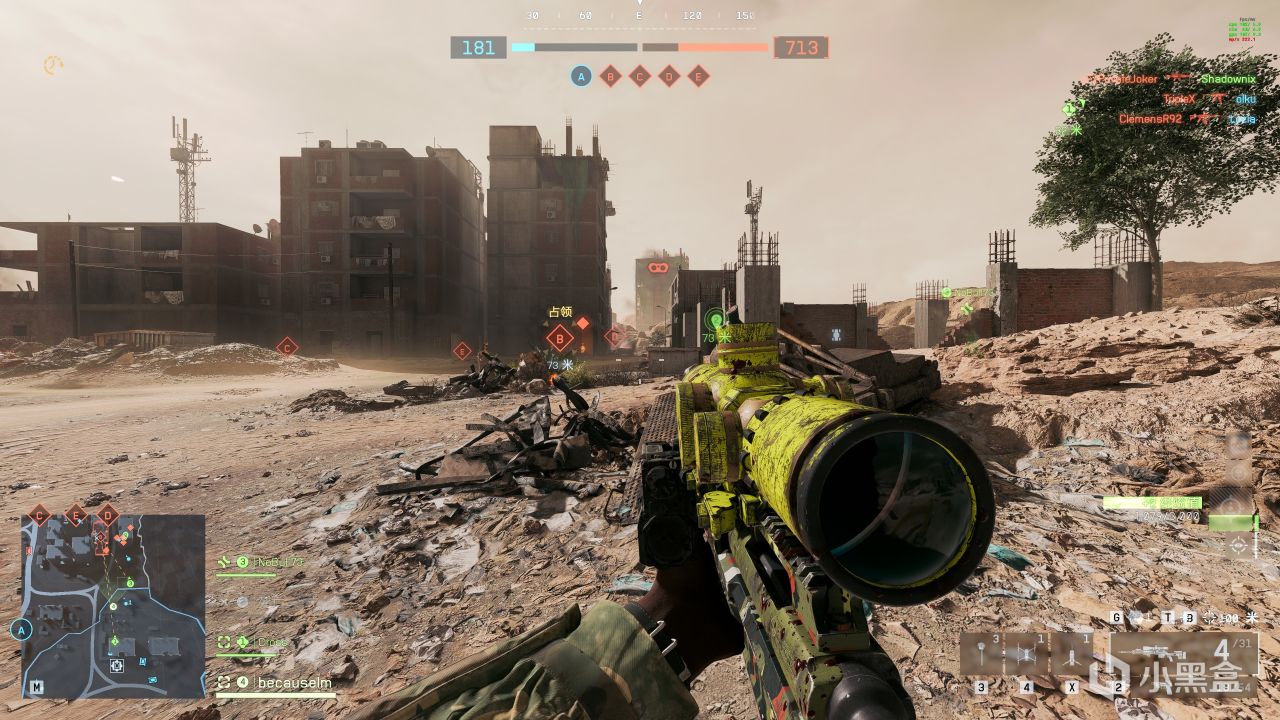Click the orange mission timer icon
This screenshot has width=1280, height=720.
point(52,65)
